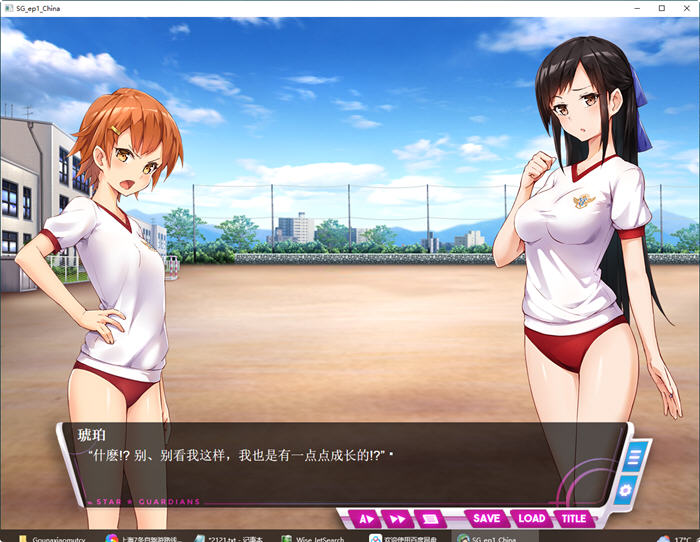The height and width of the screenshot is (542, 700).
Task: Return to the TITLE screen
Action: 574,519
